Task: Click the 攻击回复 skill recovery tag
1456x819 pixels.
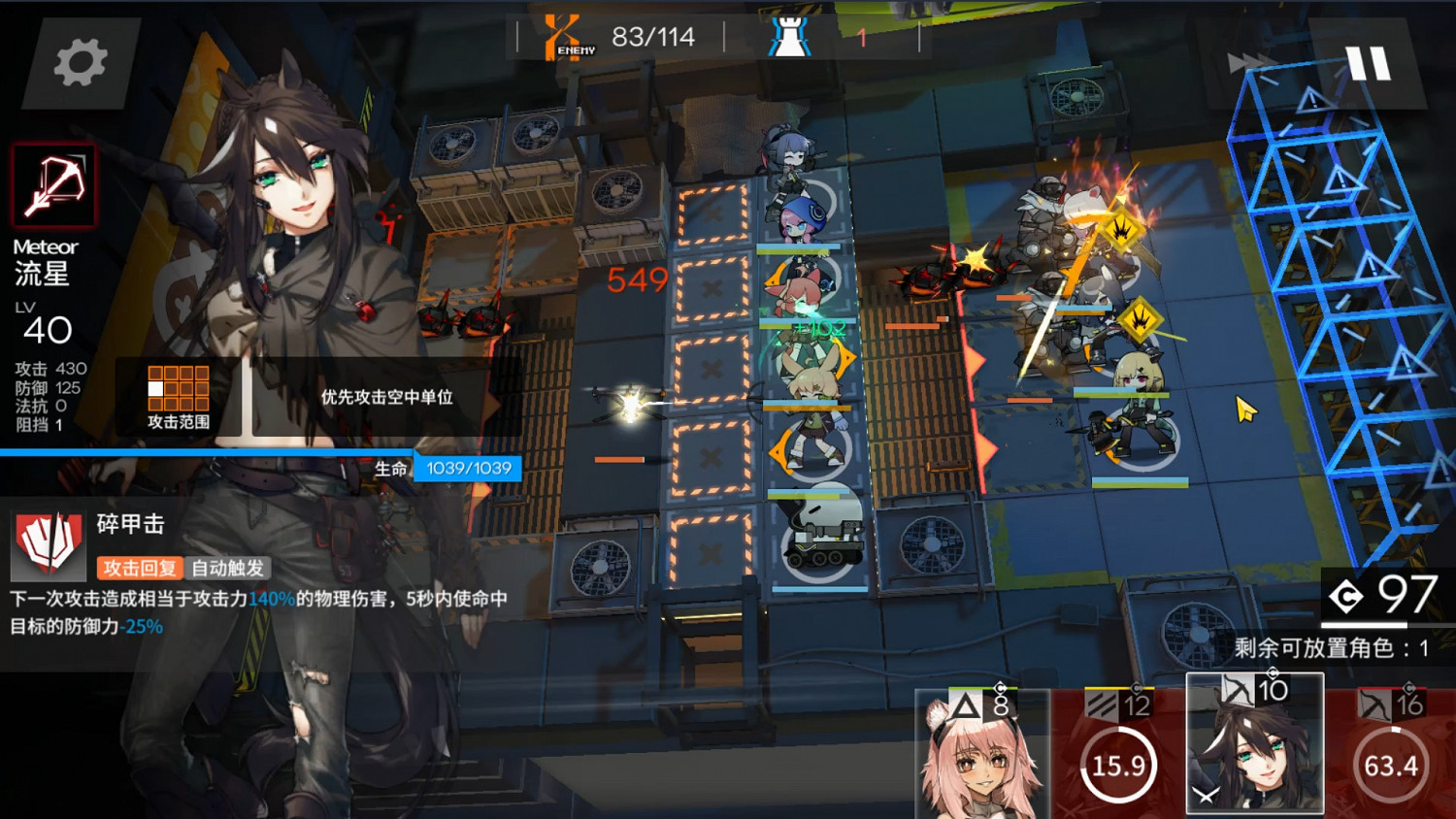Action: pyautogui.click(x=140, y=569)
